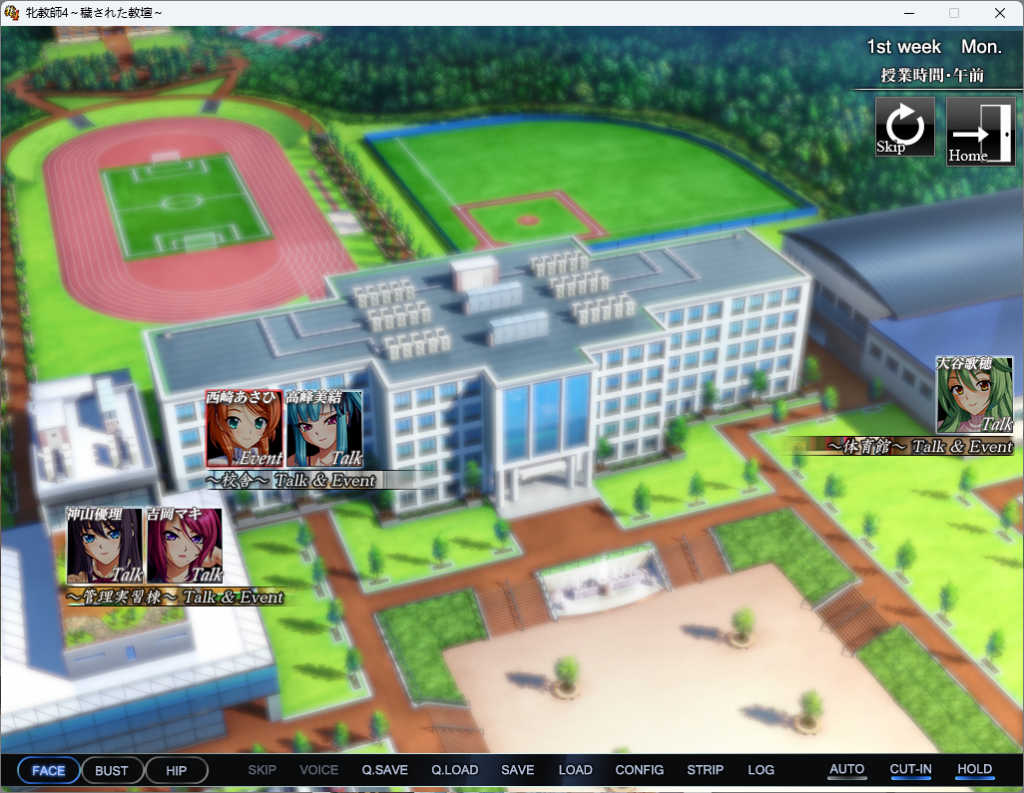The image size is (1024, 793).
Task: Close the game window
Action: coord(1000,13)
